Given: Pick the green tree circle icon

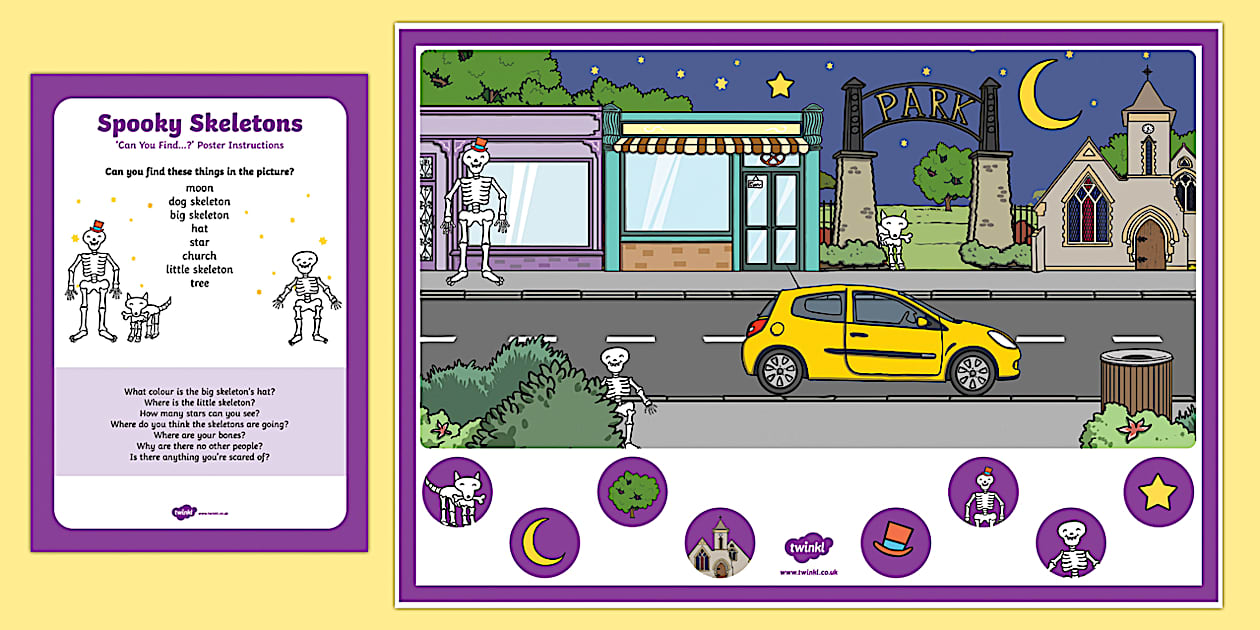Looking at the screenshot, I should pyautogui.click(x=632, y=491).
